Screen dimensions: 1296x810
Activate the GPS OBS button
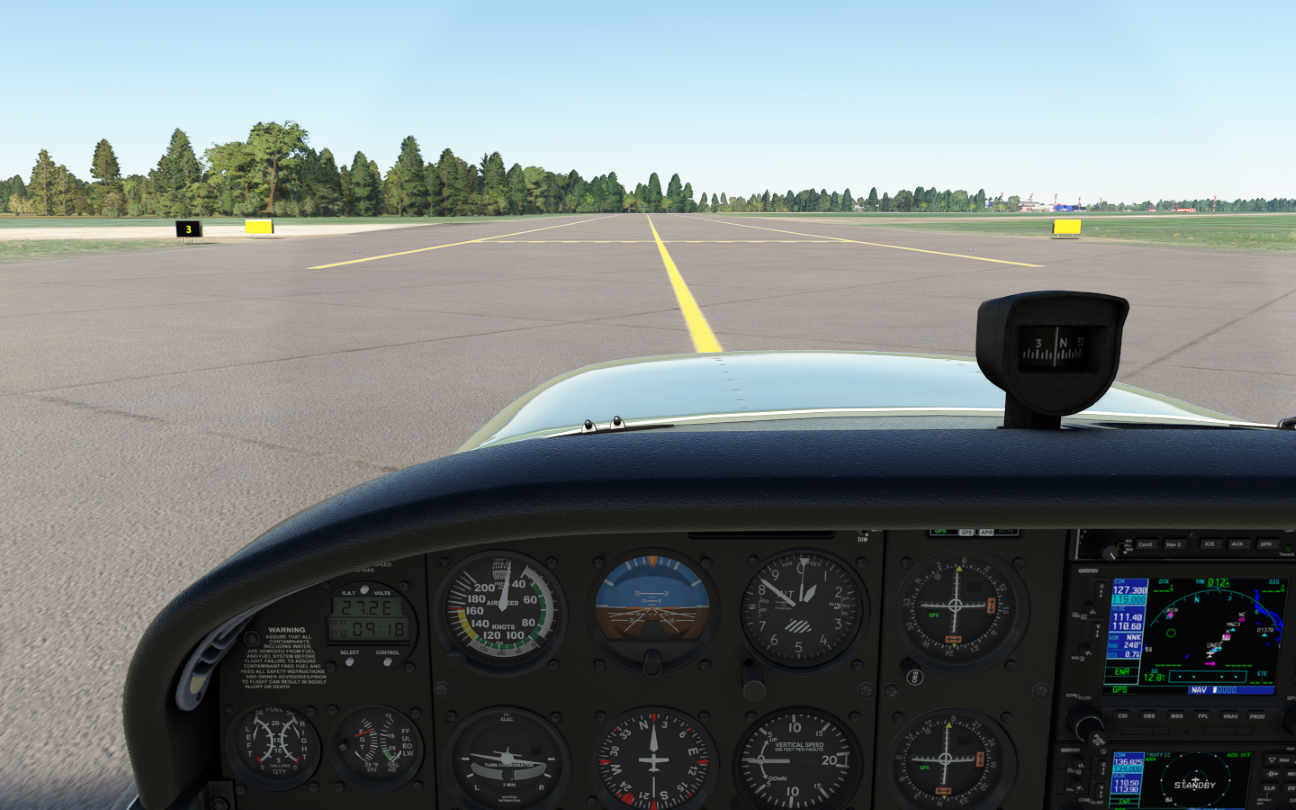(x=1149, y=715)
